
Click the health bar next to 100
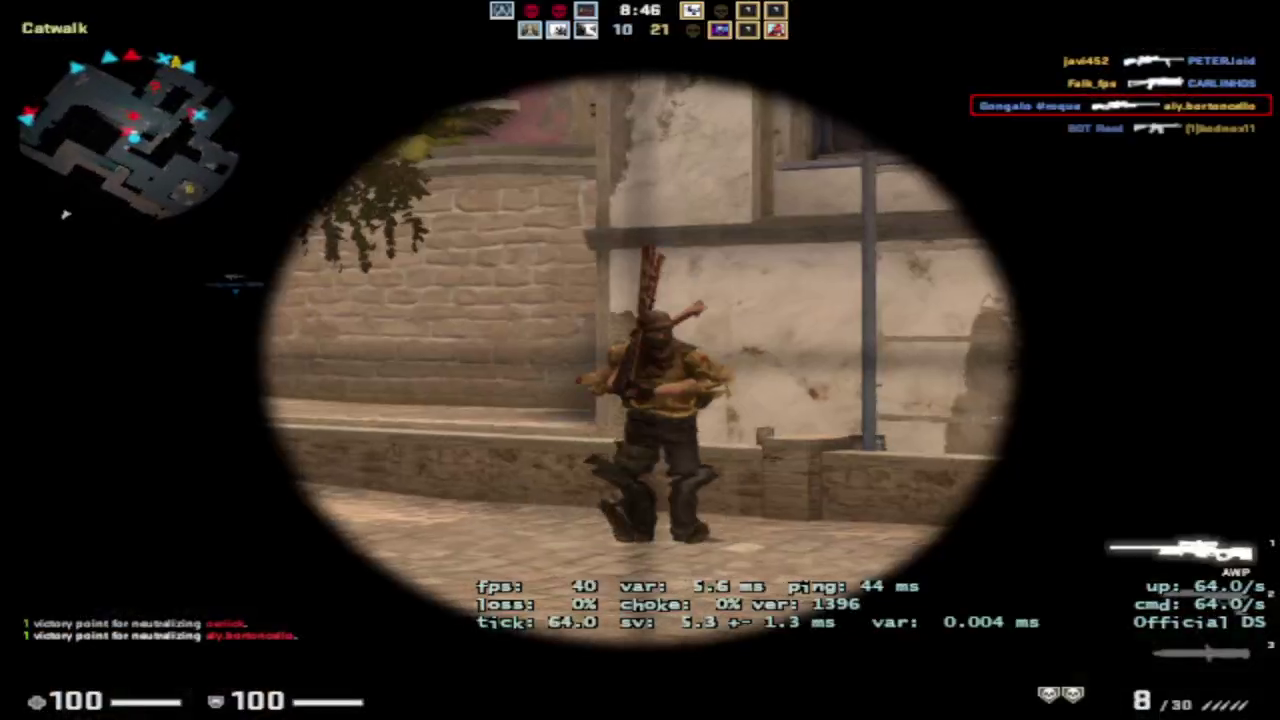[147, 700]
